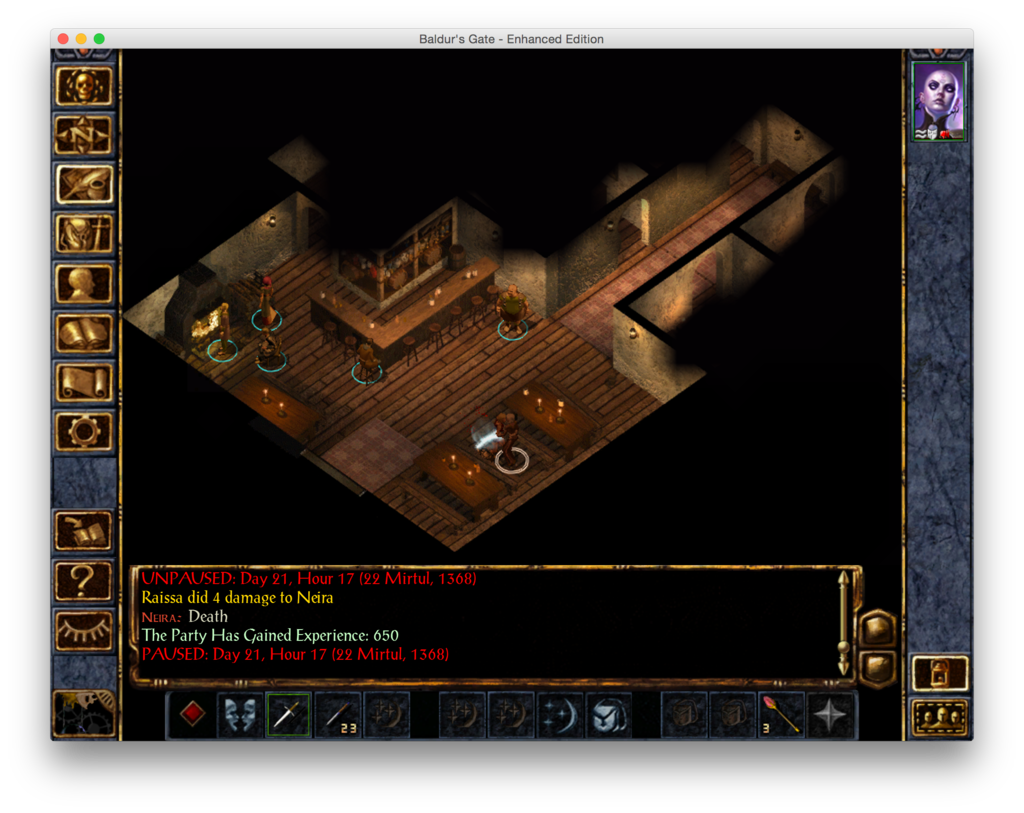Activate the red gem action button
The width and height of the screenshot is (1024, 813).
[x=192, y=715]
